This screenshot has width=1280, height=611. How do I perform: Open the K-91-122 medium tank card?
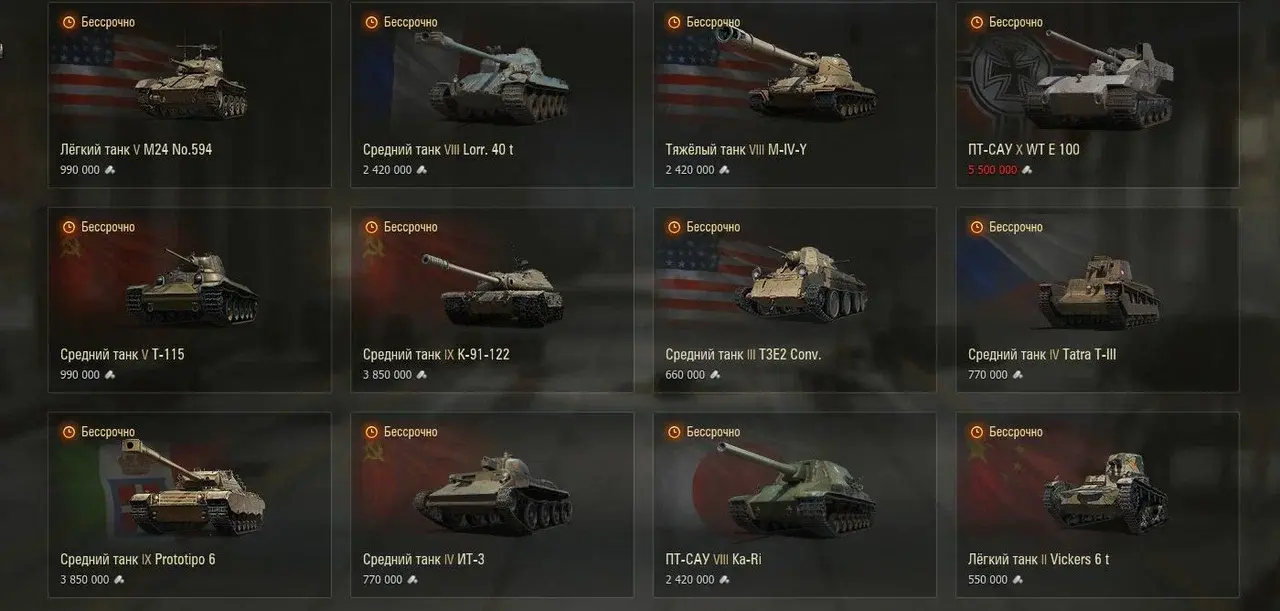[492, 299]
